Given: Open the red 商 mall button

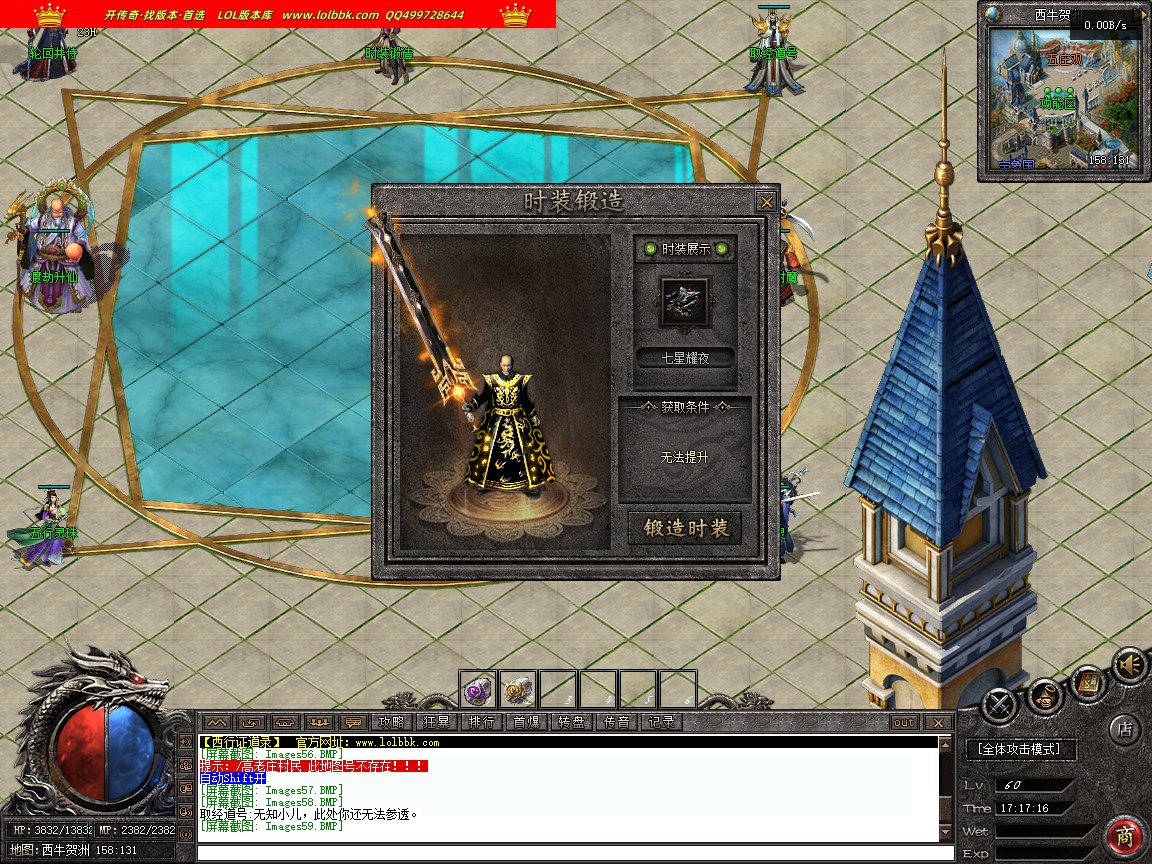Looking at the screenshot, I should pyautogui.click(x=1125, y=836).
